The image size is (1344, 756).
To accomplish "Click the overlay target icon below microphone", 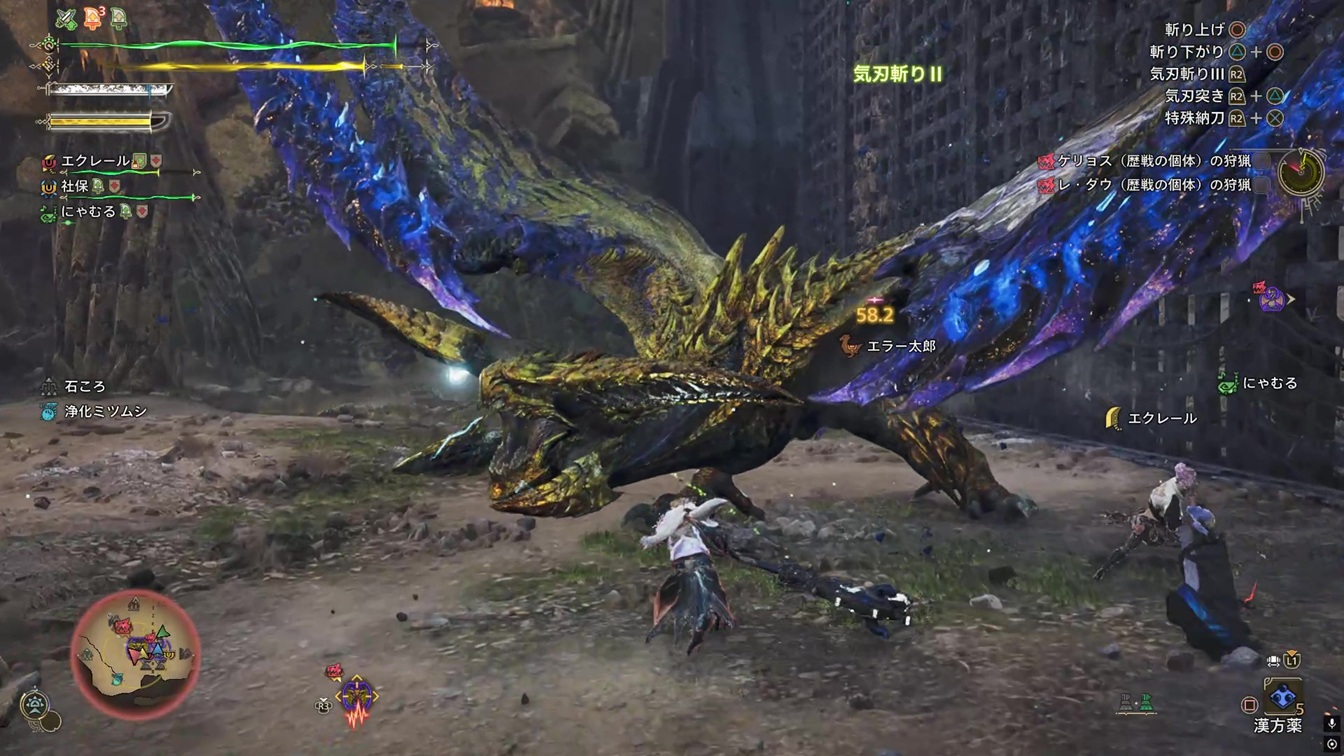I will coord(1332,745).
